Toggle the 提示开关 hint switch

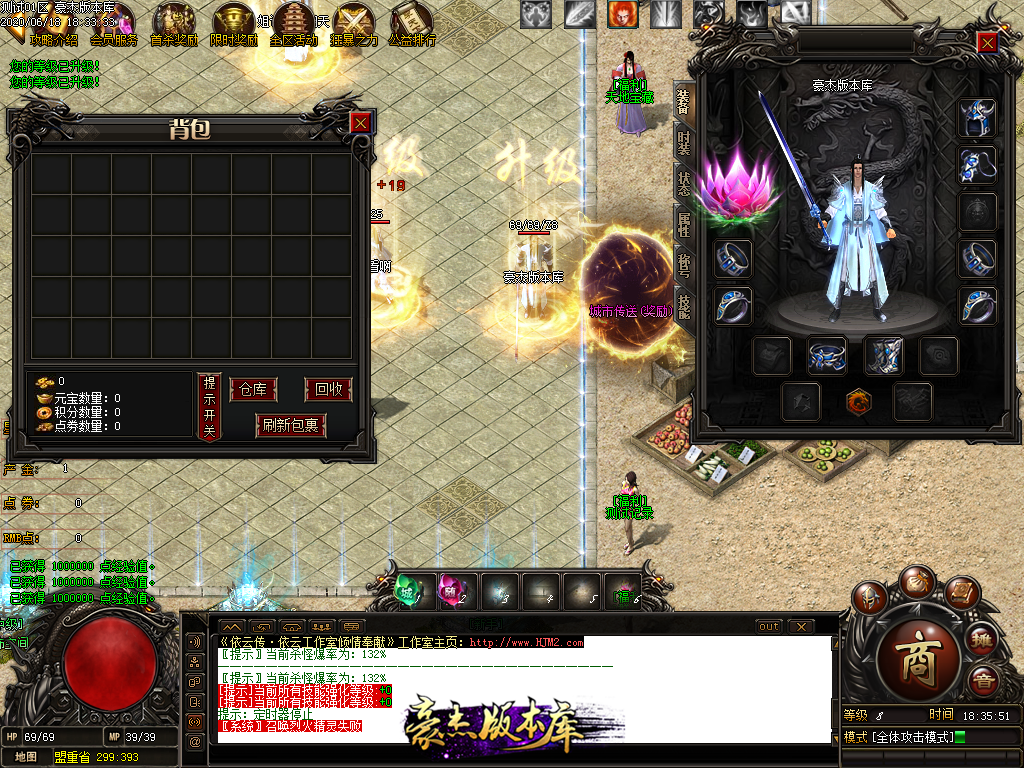208,406
